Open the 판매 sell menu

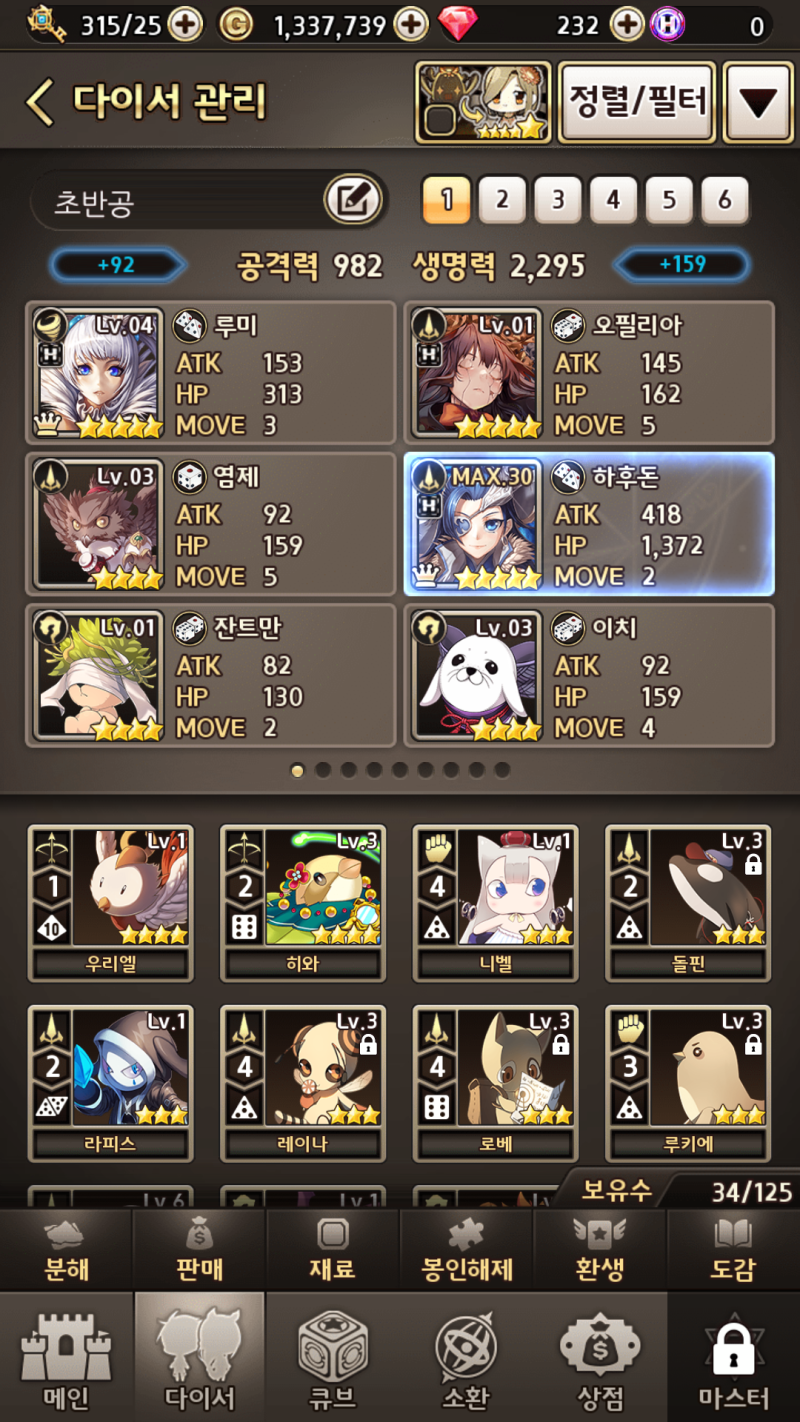(x=199, y=1250)
